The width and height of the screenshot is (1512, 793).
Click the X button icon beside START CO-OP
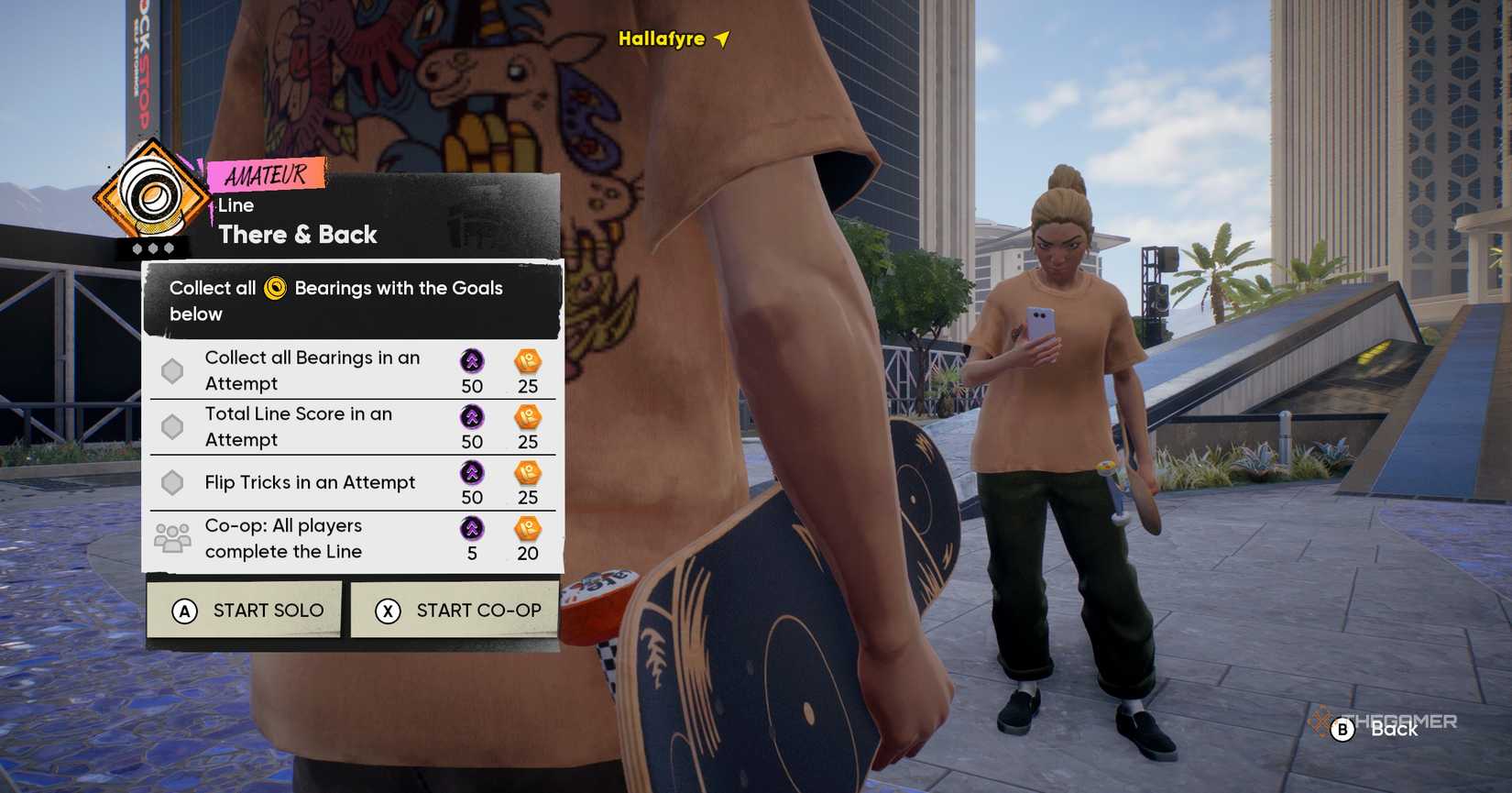[388, 610]
